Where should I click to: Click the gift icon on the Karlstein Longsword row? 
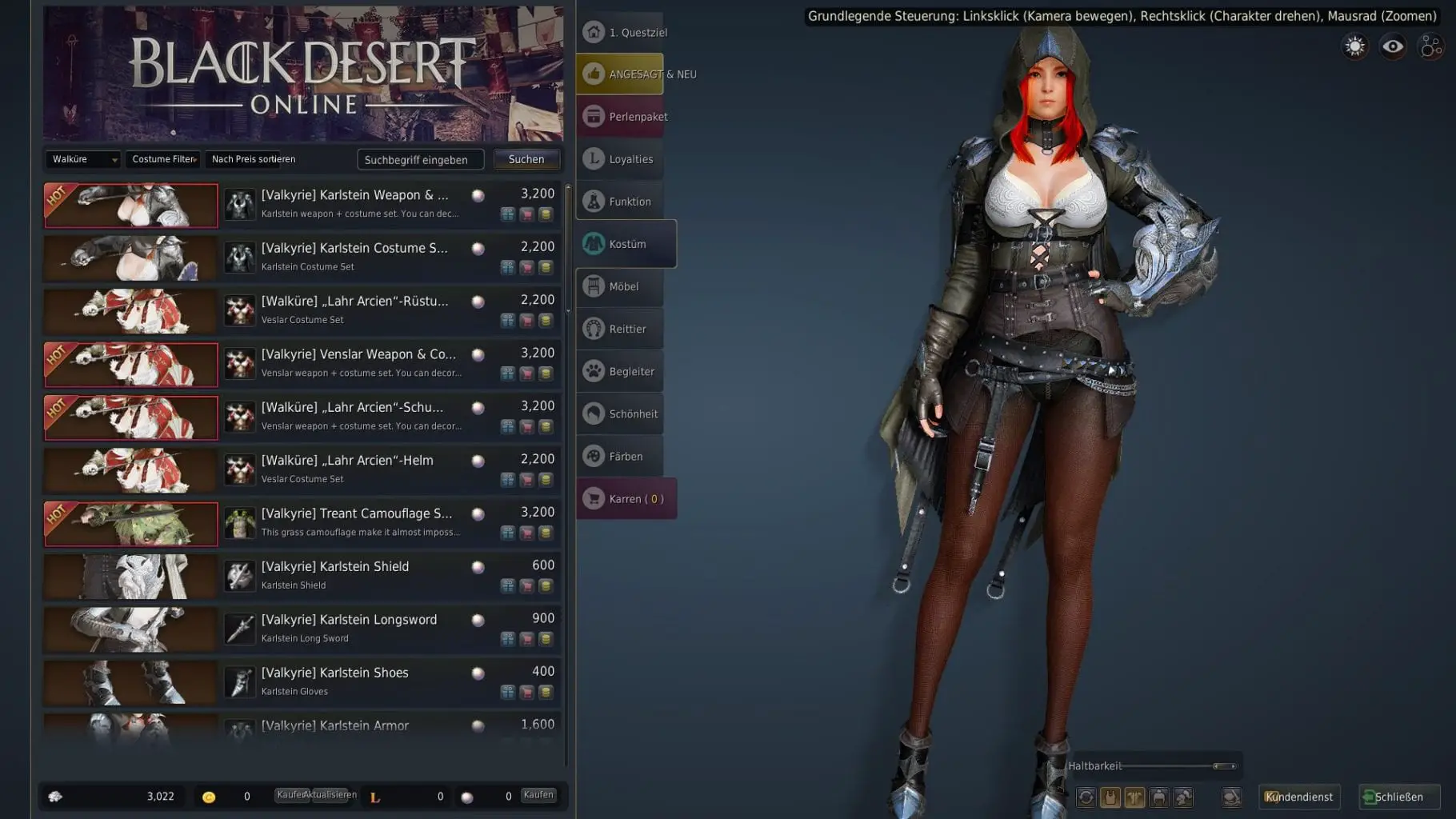509,637
